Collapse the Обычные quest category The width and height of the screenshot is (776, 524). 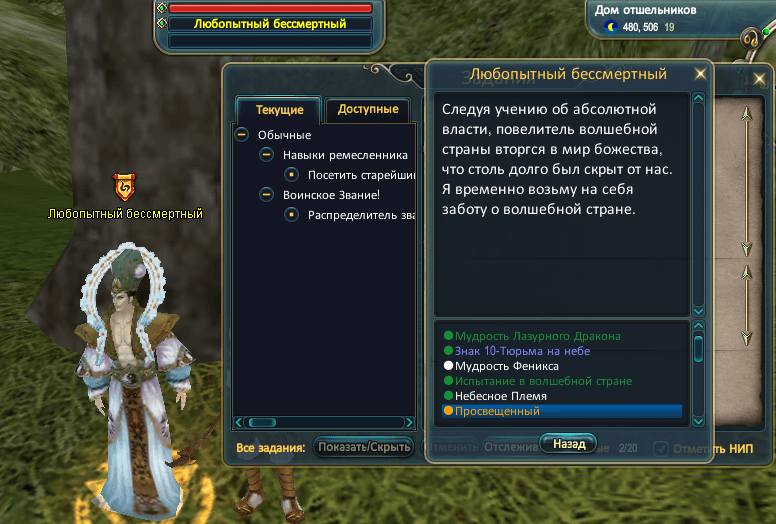coord(242,135)
